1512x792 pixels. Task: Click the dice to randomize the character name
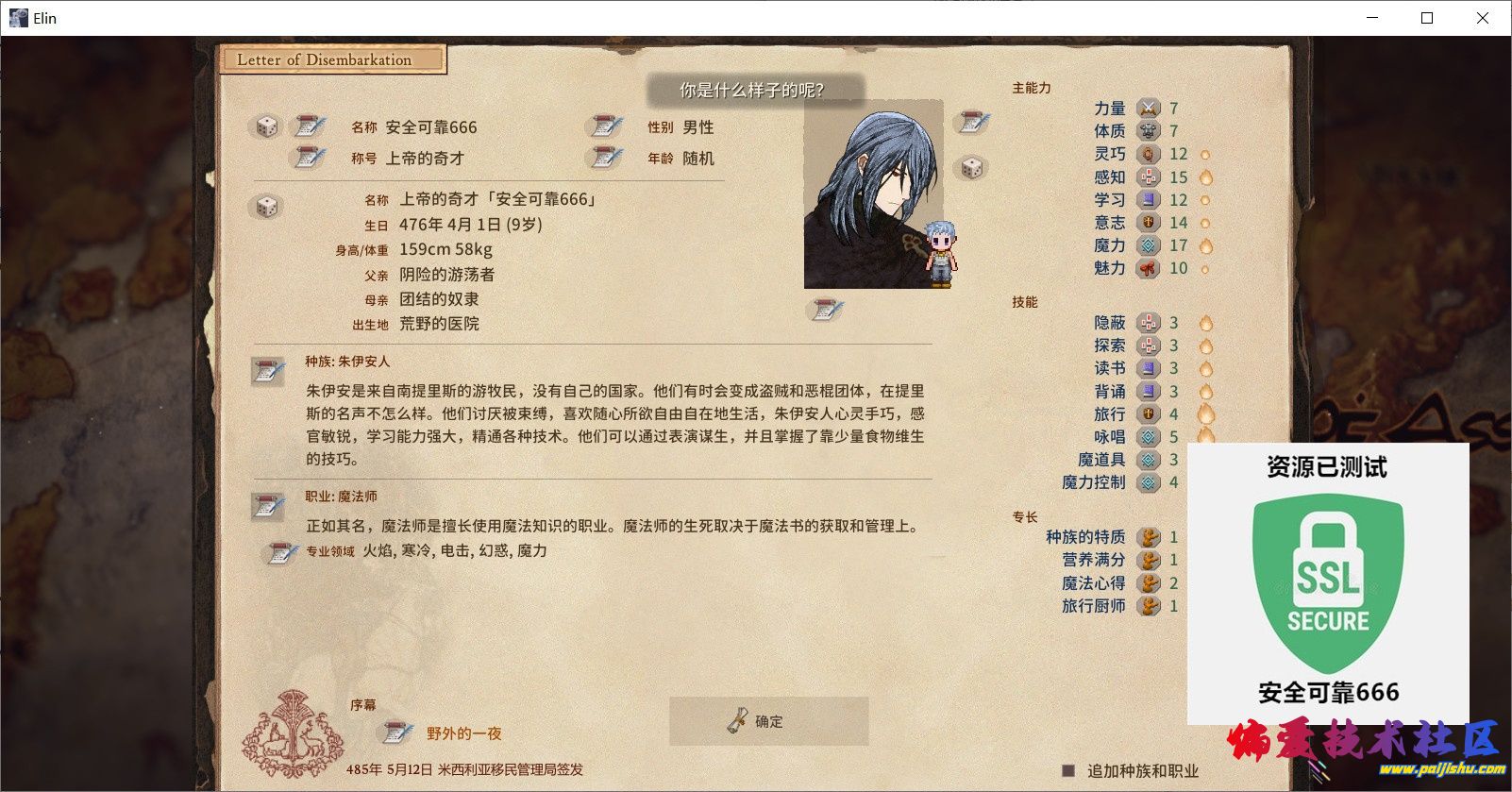[x=267, y=126]
